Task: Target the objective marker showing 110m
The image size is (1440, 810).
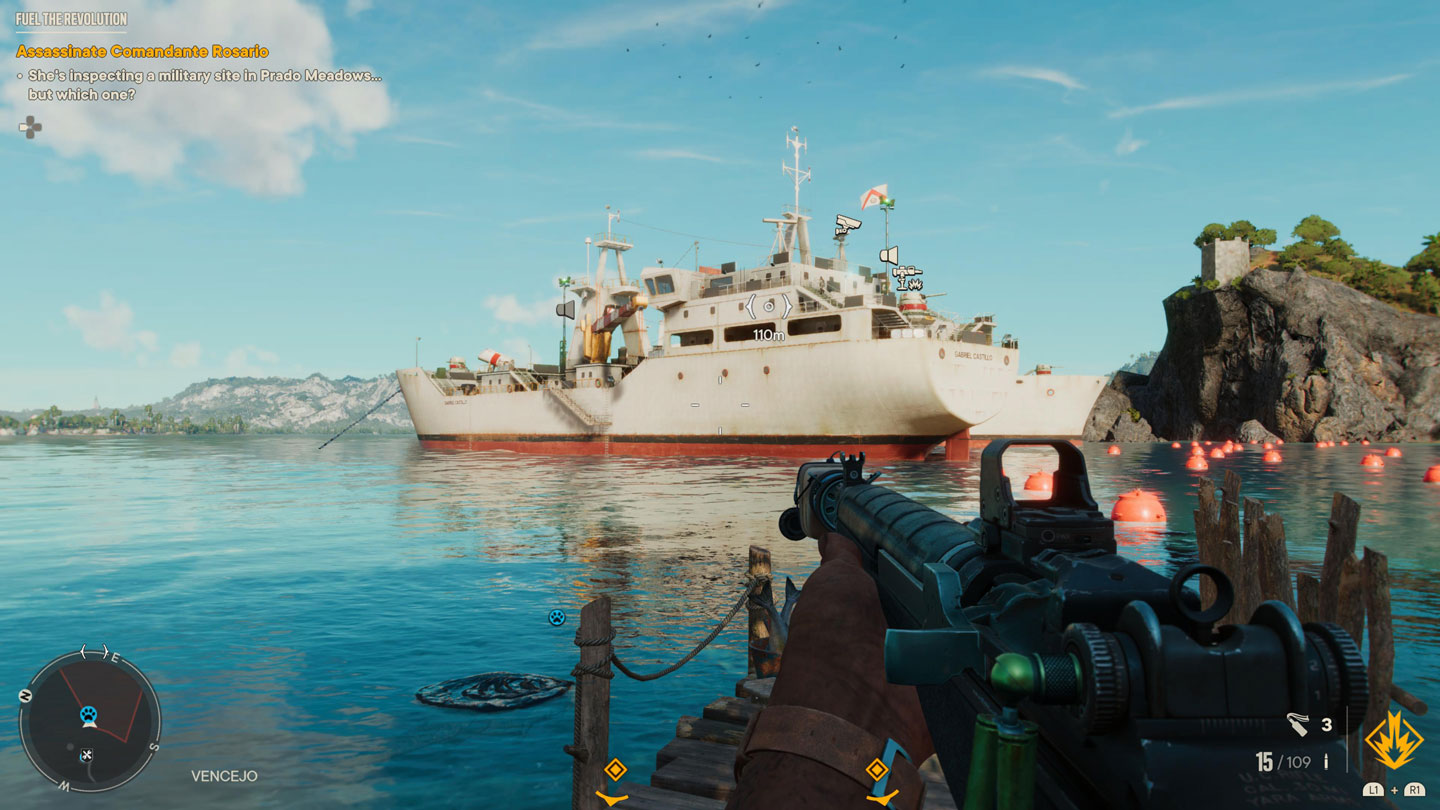Action: click(x=768, y=307)
